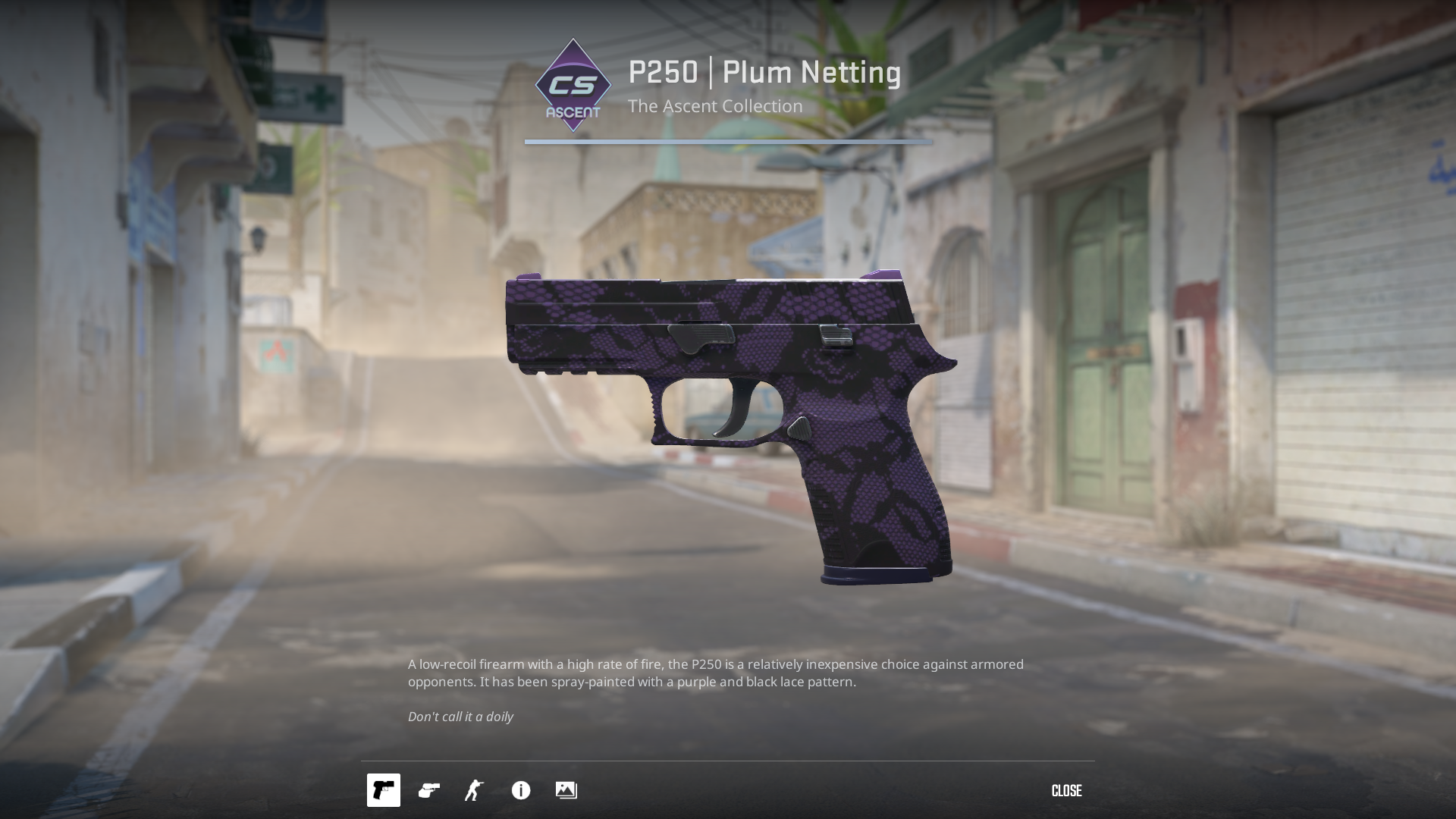Screen dimensions: 1456x819
Task: Close the P250 inspect panel
Action: [1066, 791]
